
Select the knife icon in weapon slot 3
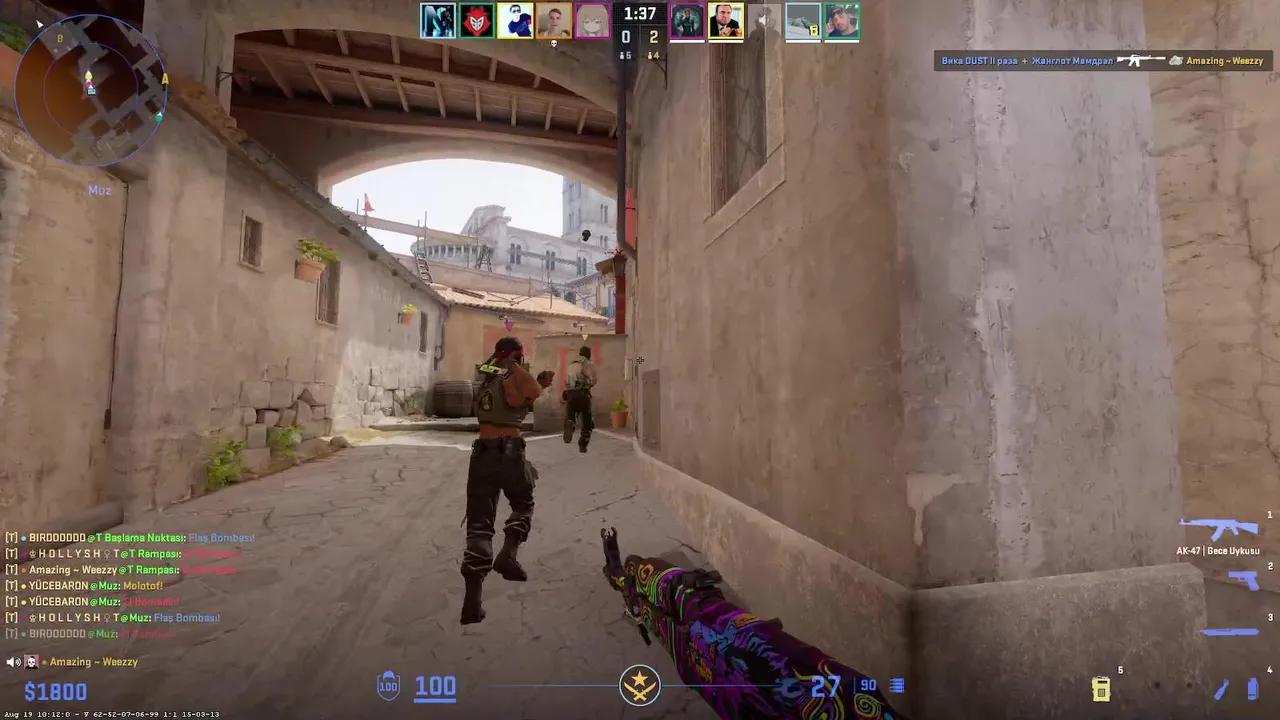(1230, 631)
